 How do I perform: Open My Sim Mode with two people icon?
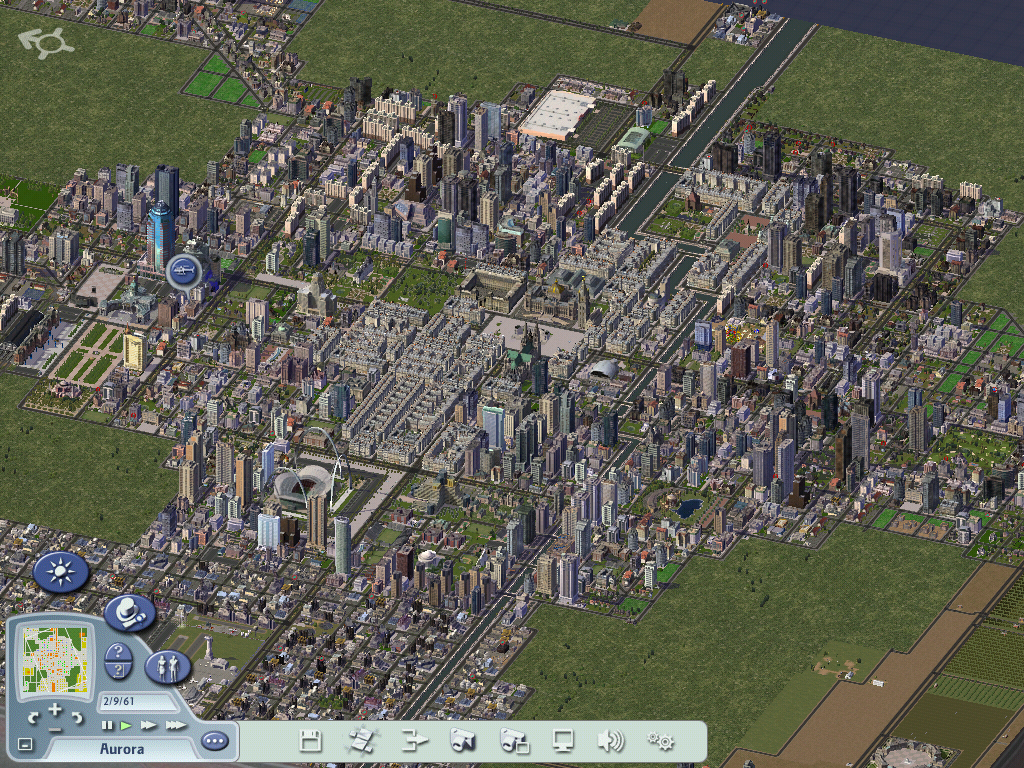168,666
